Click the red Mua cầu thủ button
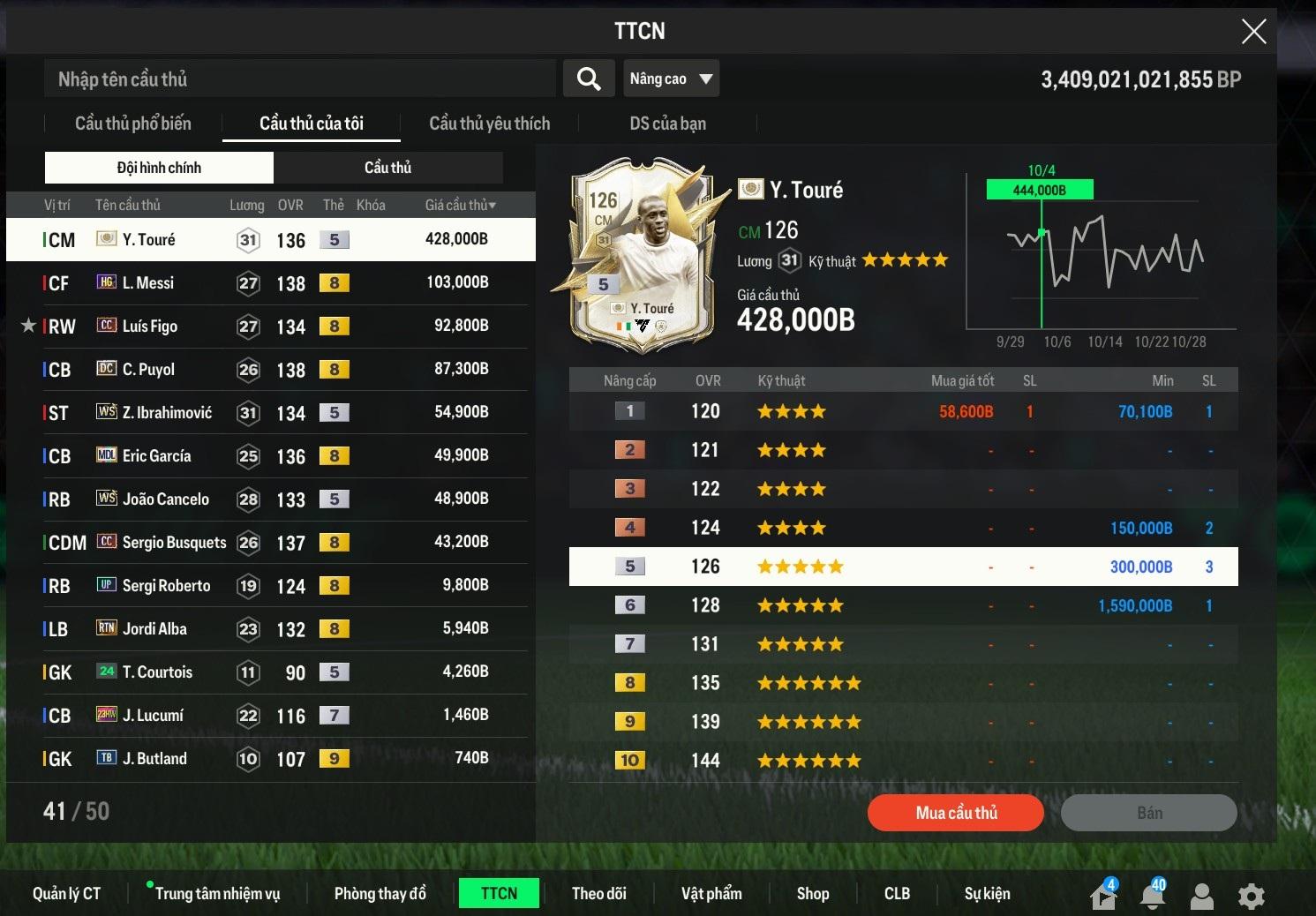The image size is (1316, 916). tap(955, 813)
